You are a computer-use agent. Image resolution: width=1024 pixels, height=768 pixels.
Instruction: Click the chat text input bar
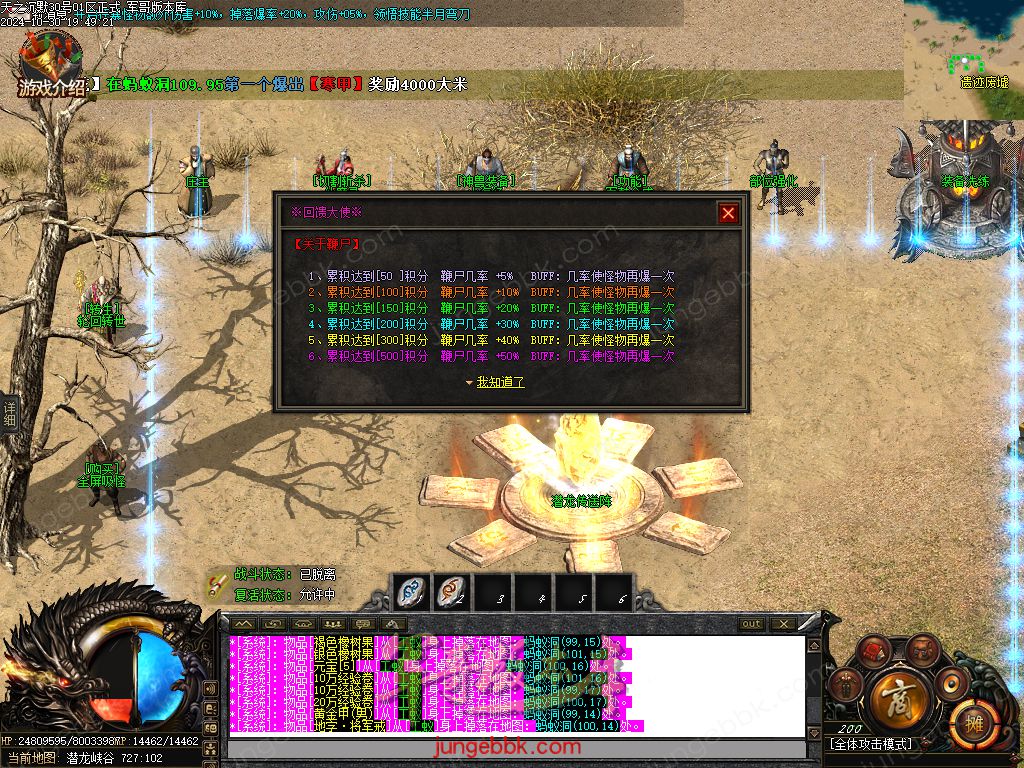pyautogui.click(x=515, y=749)
